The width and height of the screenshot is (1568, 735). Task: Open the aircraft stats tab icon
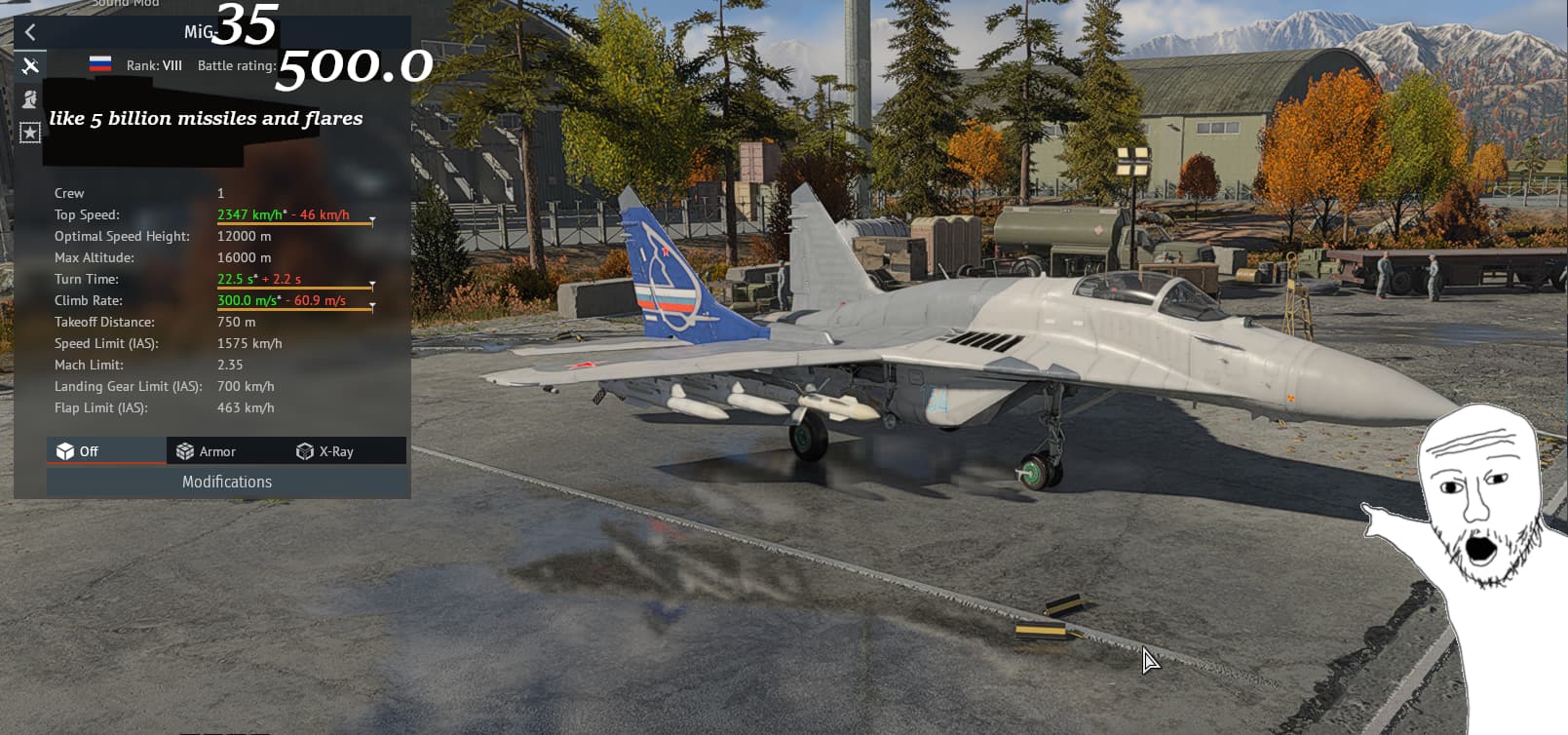point(30,65)
